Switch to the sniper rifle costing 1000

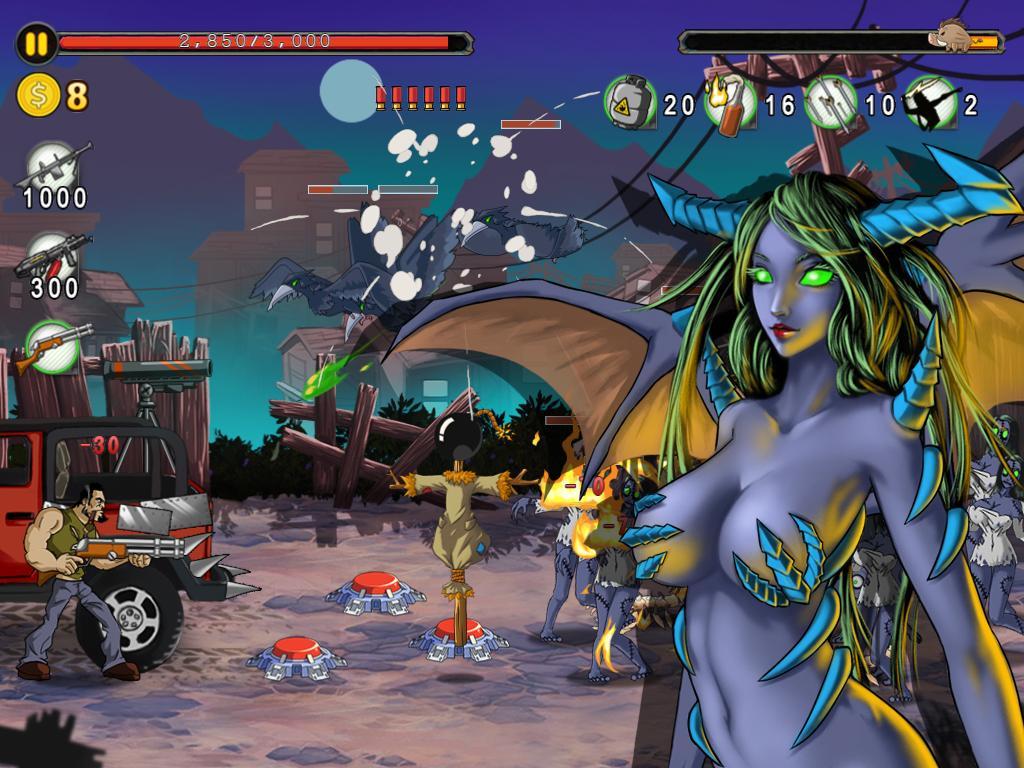[x=56, y=165]
